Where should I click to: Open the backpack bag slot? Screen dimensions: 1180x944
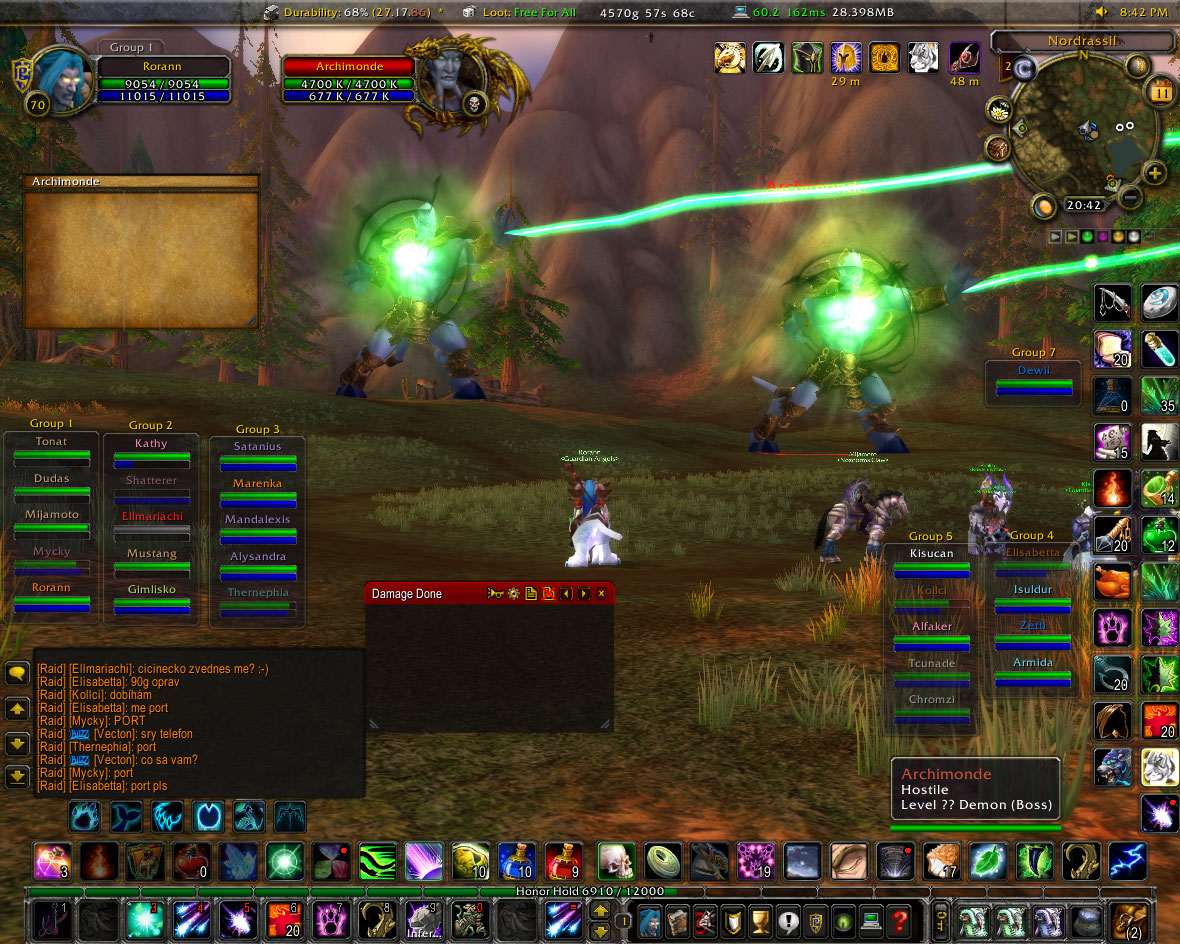(1129, 918)
